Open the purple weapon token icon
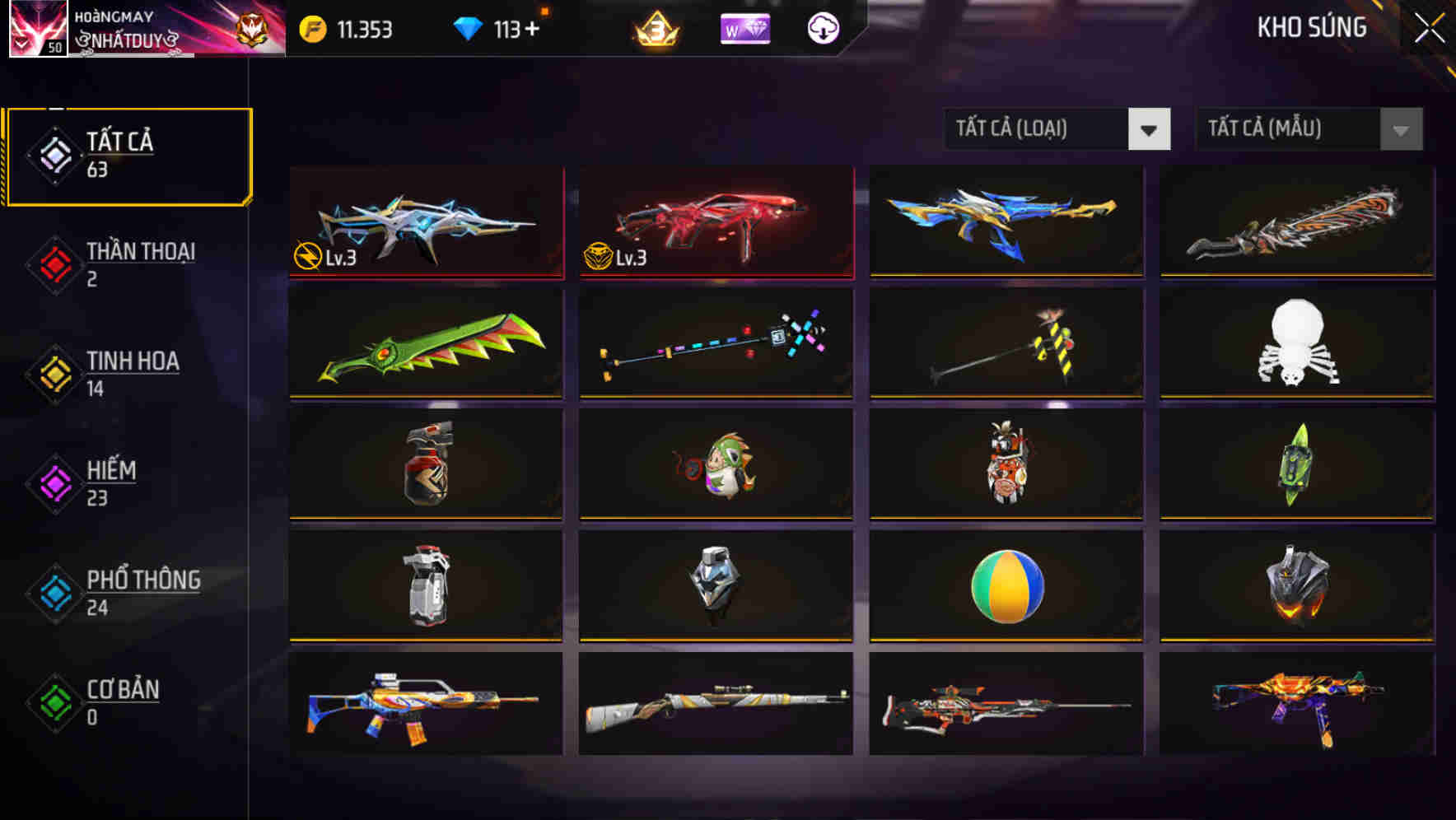This screenshot has height=820, width=1456. coord(745,30)
